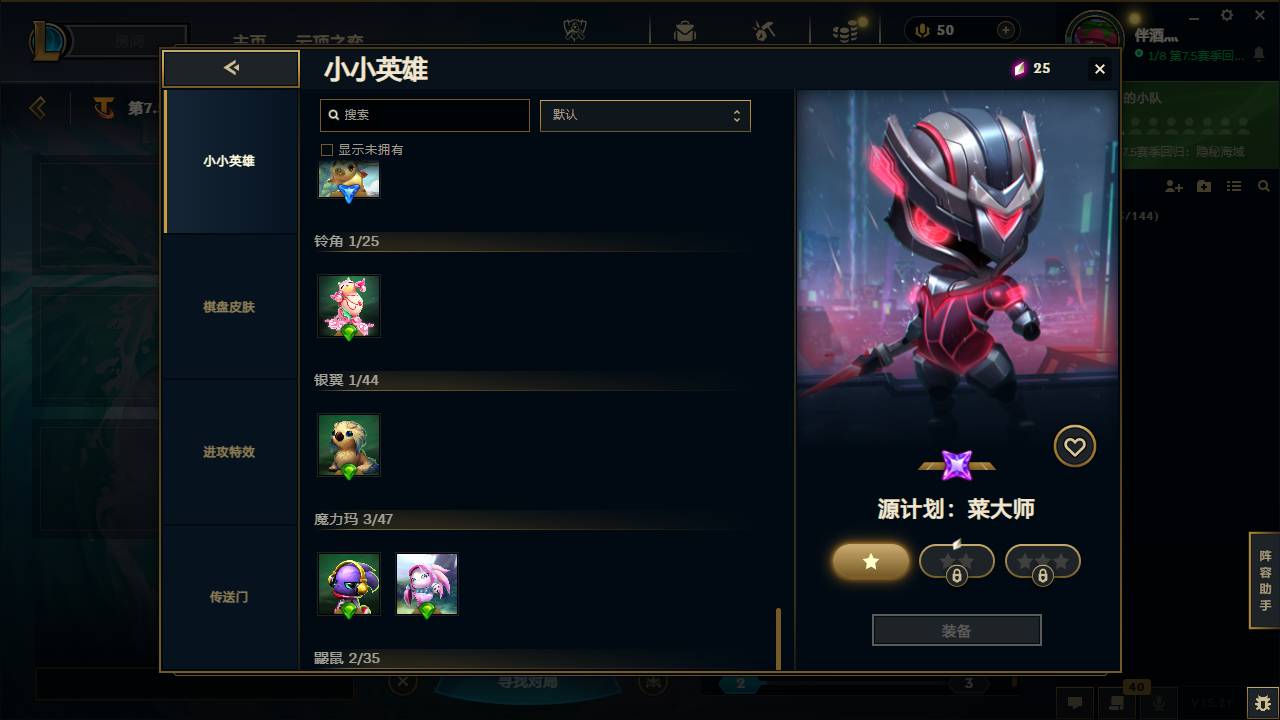Open the create friend group folder icon
The image size is (1280, 720).
coord(1204,186)
